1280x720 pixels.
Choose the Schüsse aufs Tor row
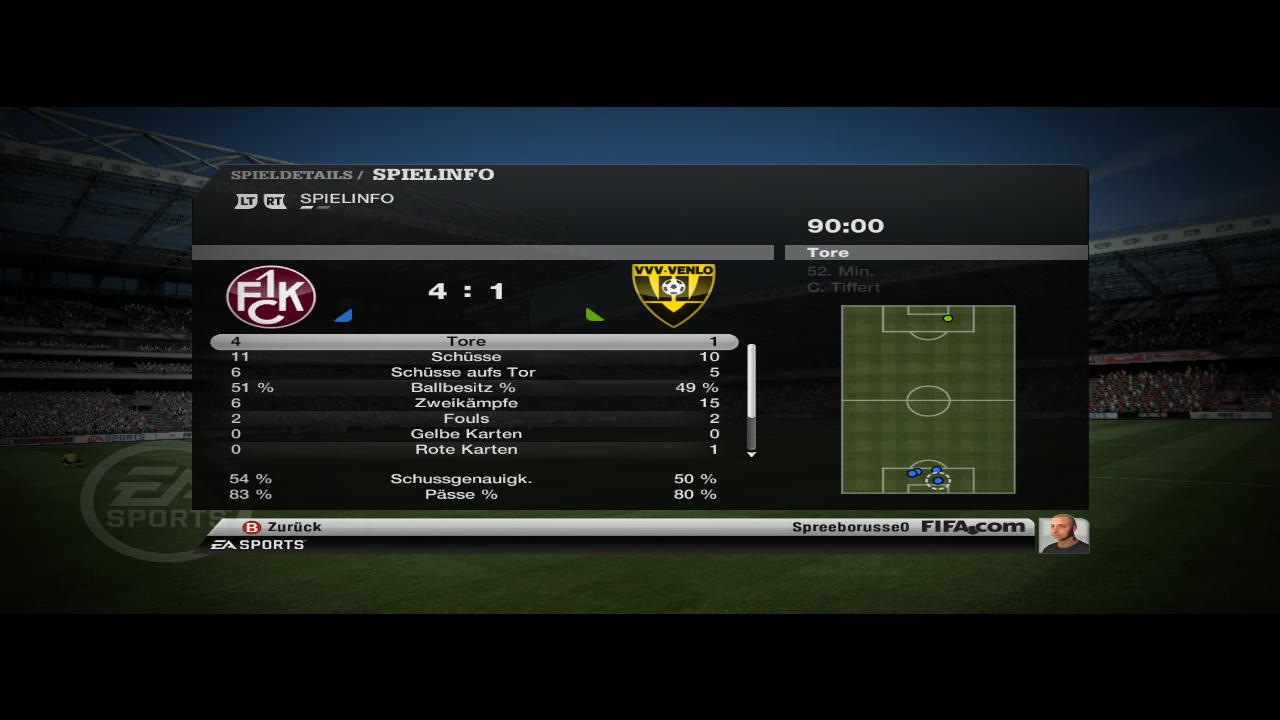[x=466, y=372]
